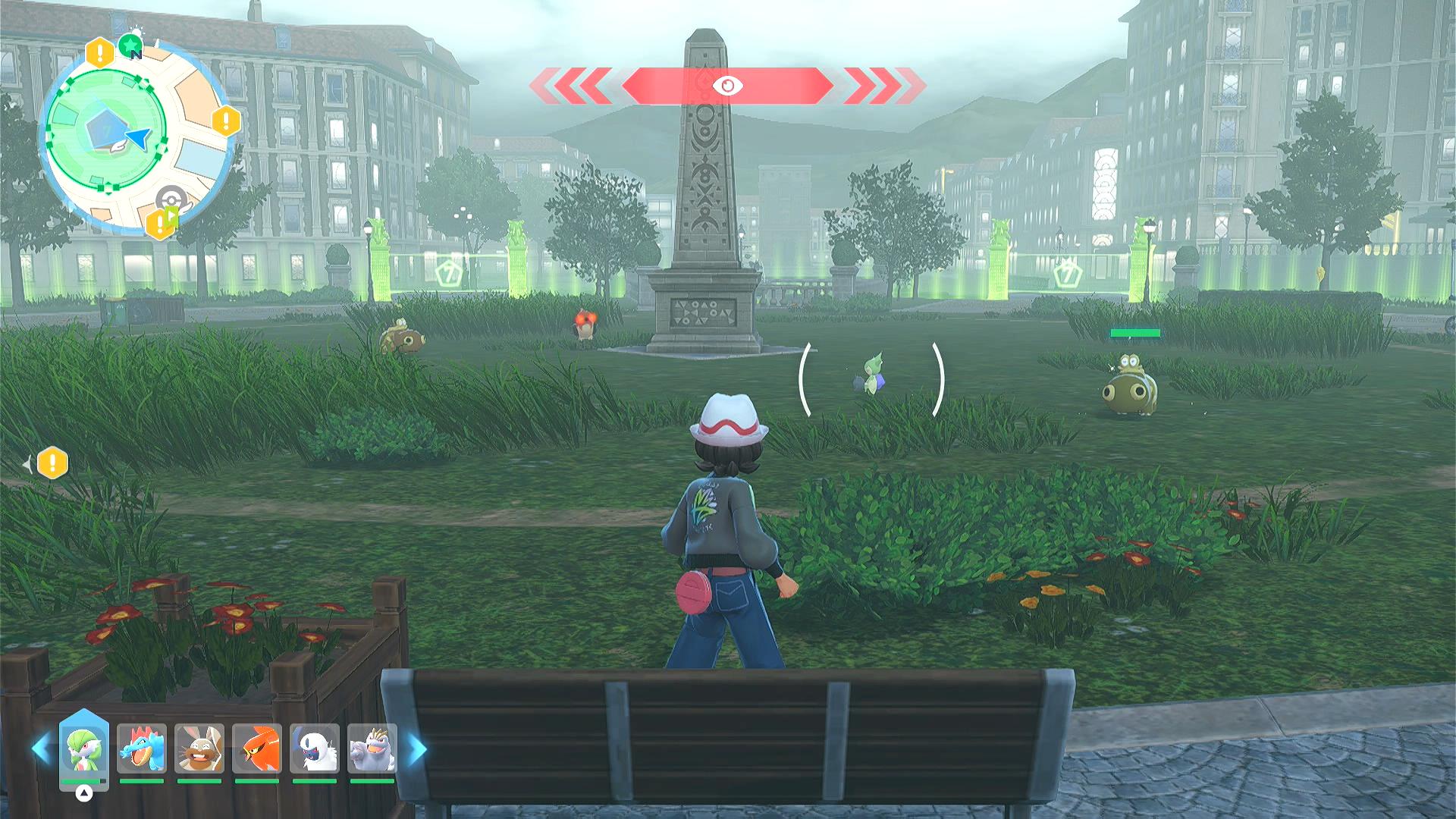This screenshot has height=819, width=1456.
Task: Select the green star north marker on minimap
Action: coord(131,45)
